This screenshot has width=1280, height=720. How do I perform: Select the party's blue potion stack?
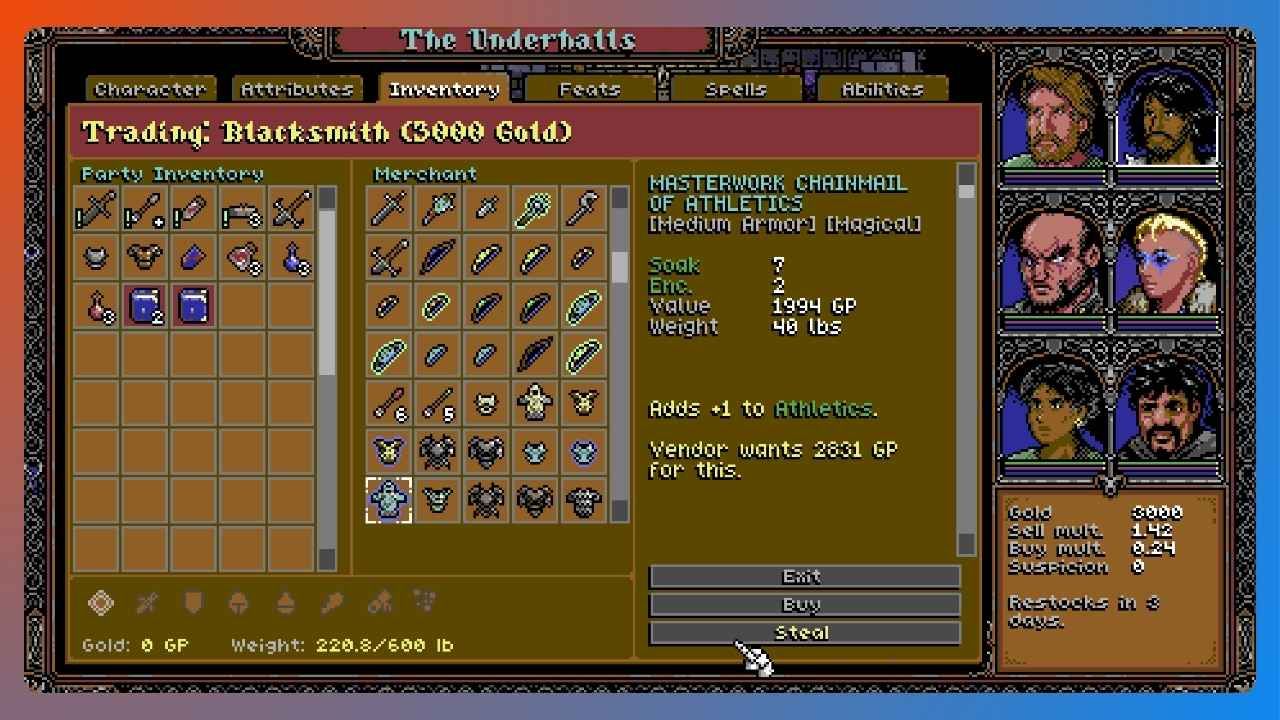point(291,258)
